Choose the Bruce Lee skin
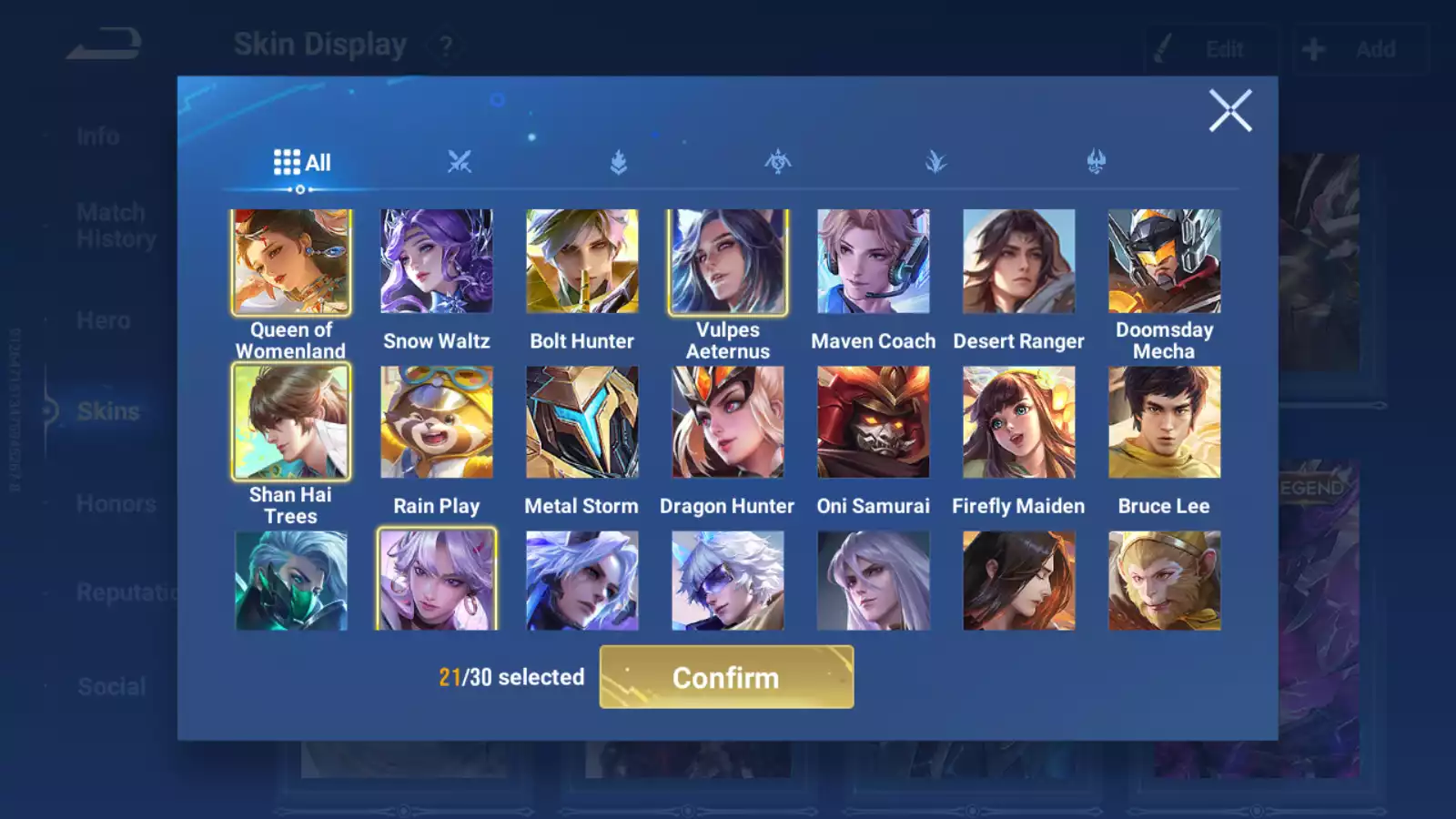 (x=1165, y=422)
